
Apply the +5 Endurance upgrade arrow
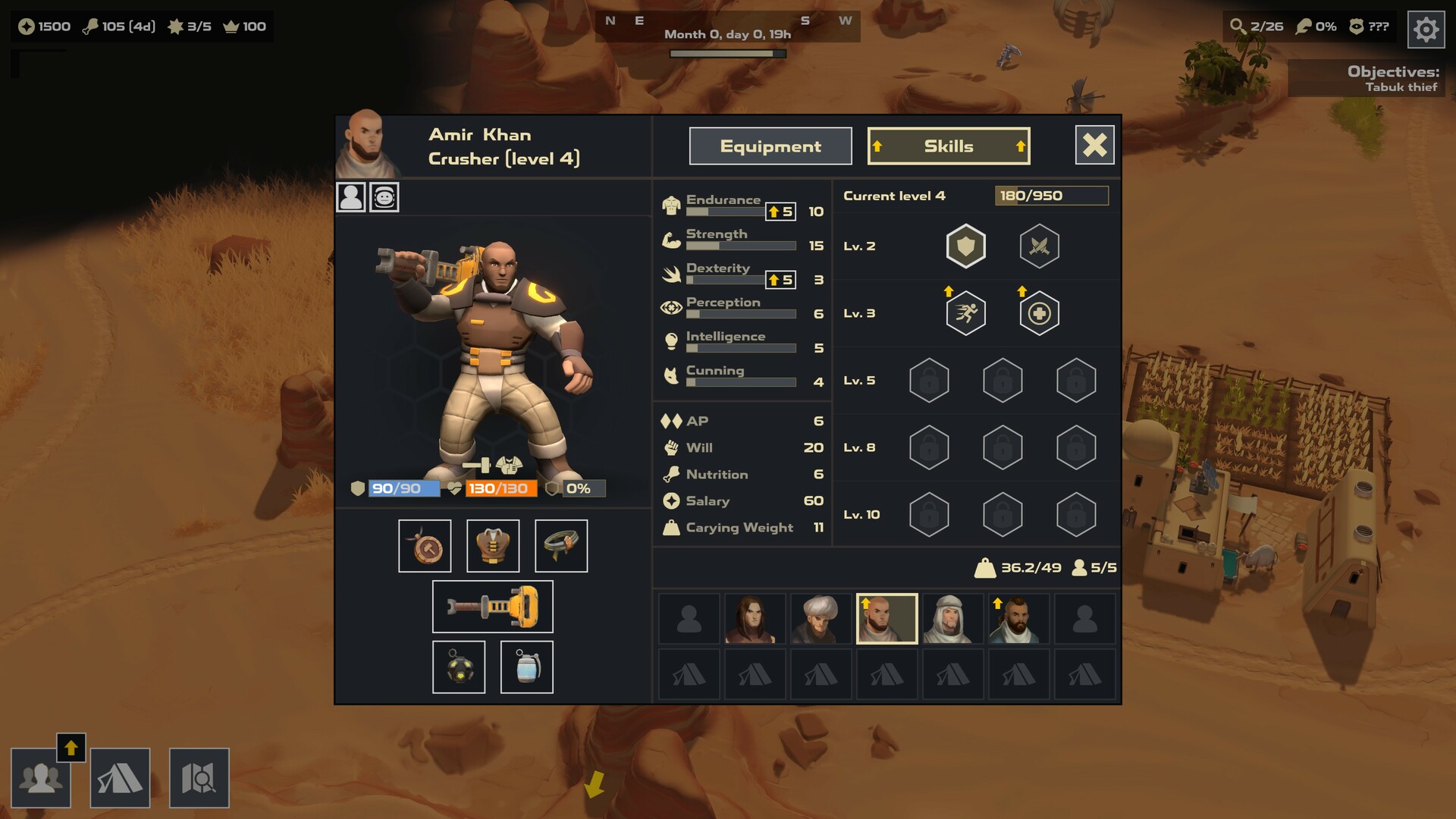(x=780, y=212)
